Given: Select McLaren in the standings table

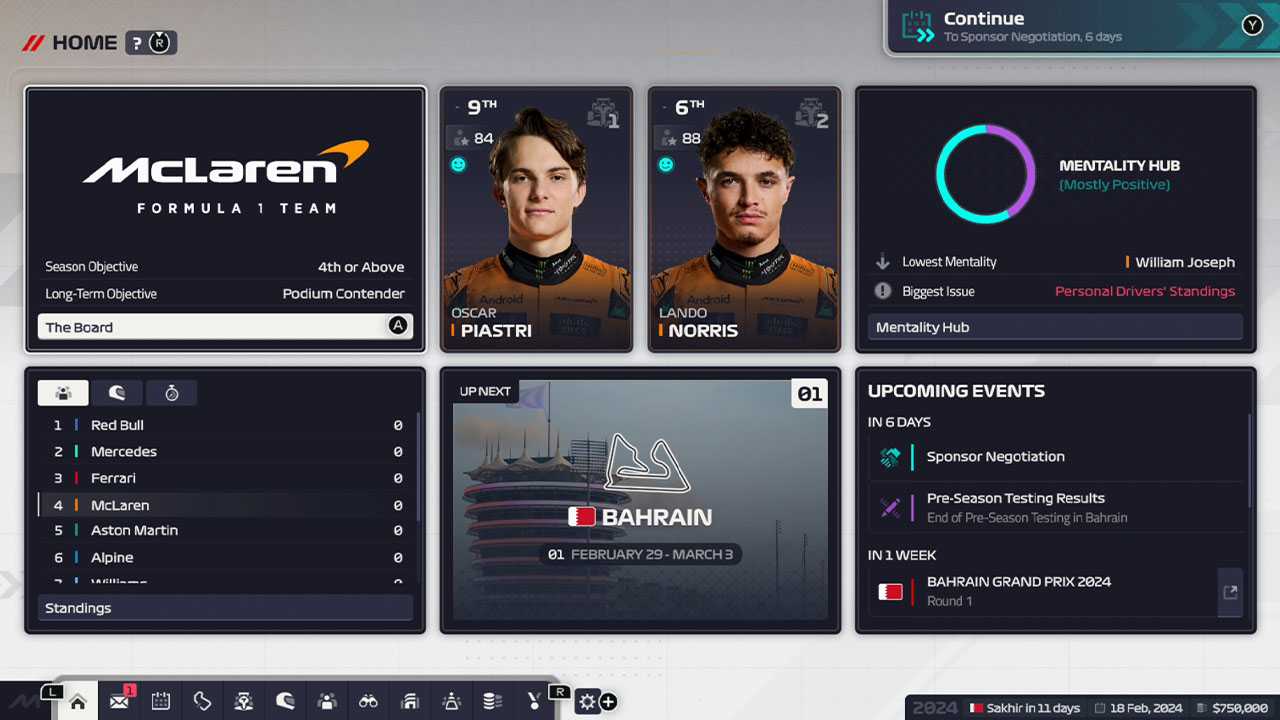Looking at the screenshot, I should (x=225, y=504).
